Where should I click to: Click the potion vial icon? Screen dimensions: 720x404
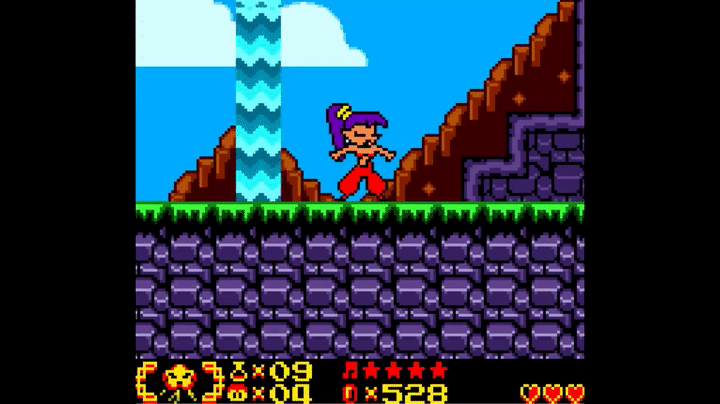click(x=240, y=371)
